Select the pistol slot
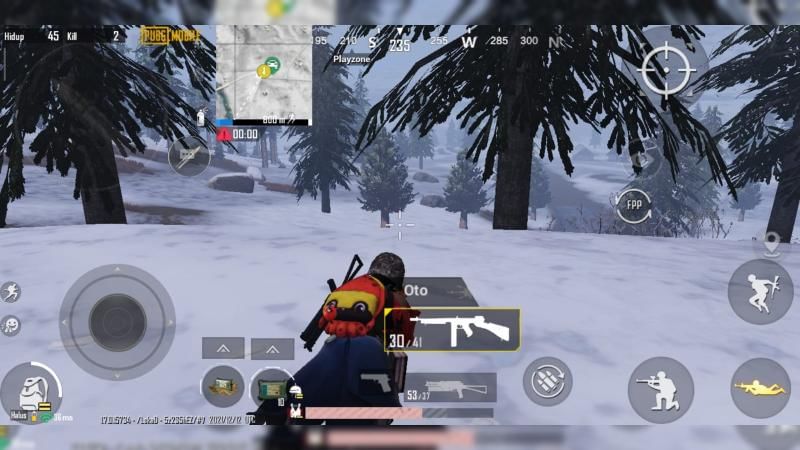 coord(376,384)
